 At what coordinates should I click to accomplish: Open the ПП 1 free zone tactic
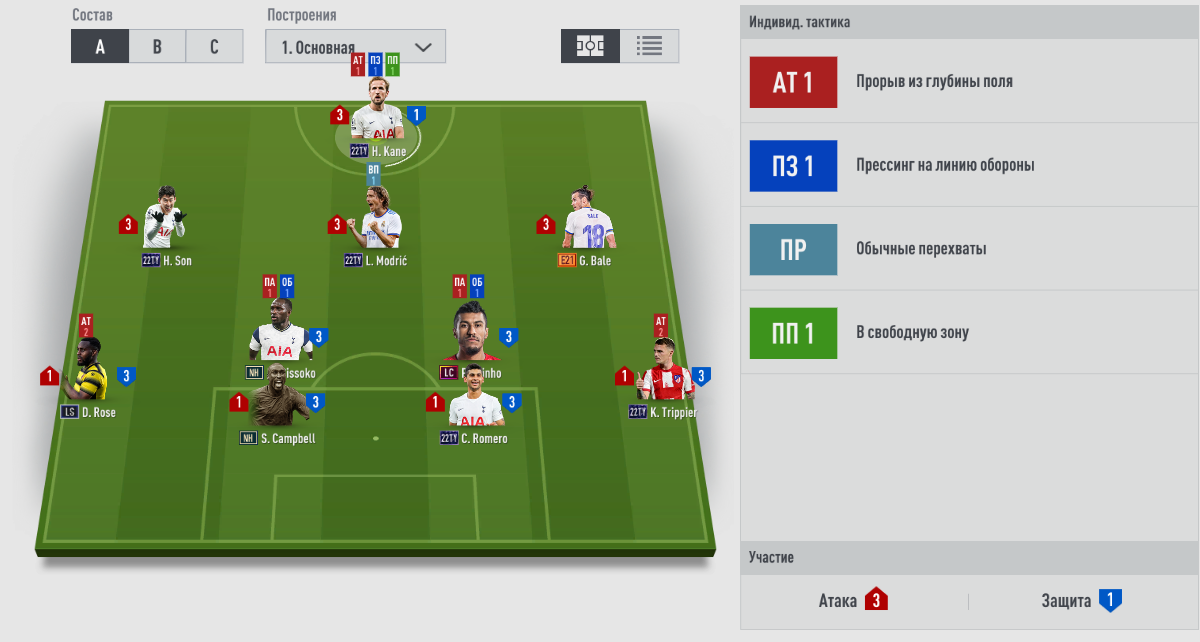click(x=793, y=333)
